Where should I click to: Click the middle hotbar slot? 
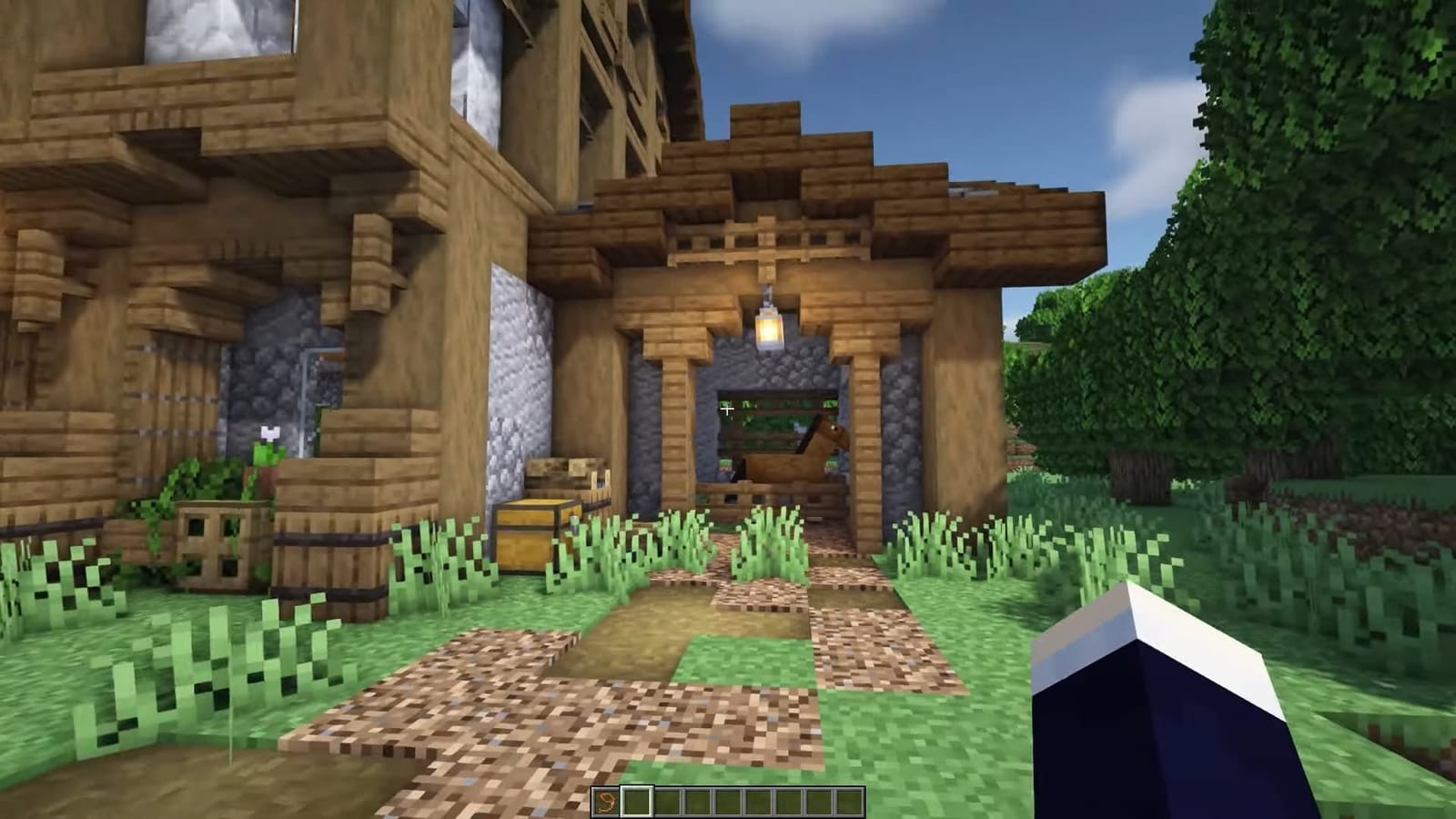pyautogui.click(x=728, y=799)
